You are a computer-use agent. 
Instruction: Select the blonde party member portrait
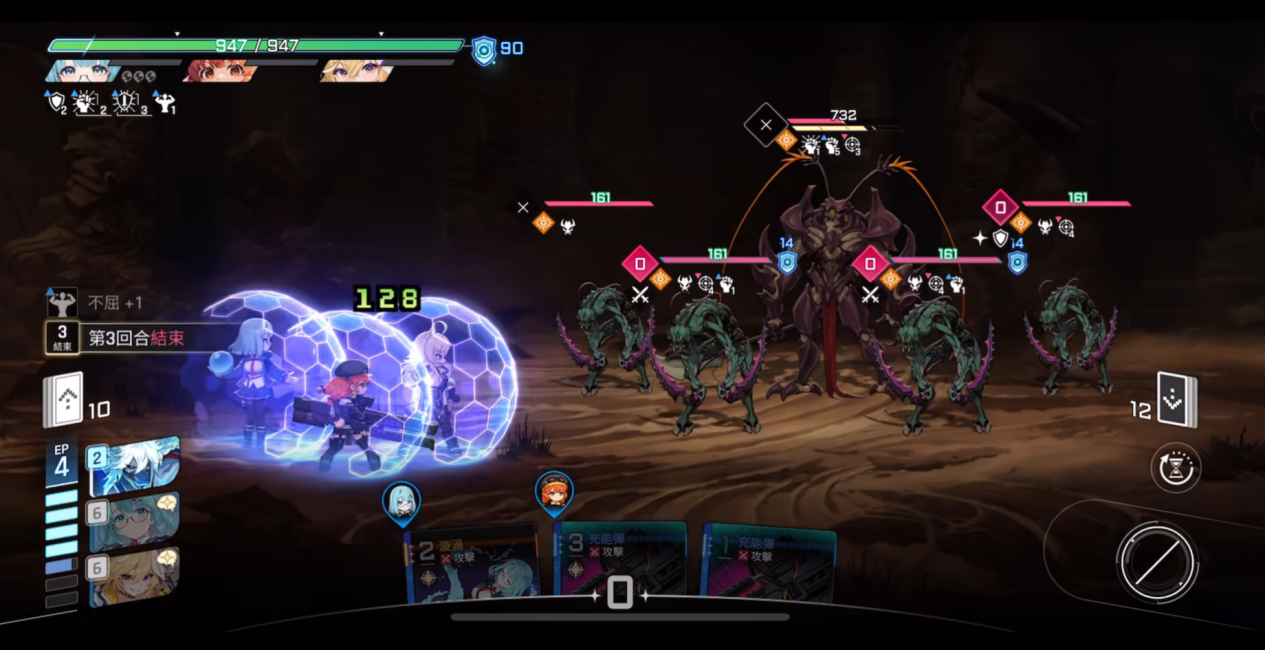357,72
